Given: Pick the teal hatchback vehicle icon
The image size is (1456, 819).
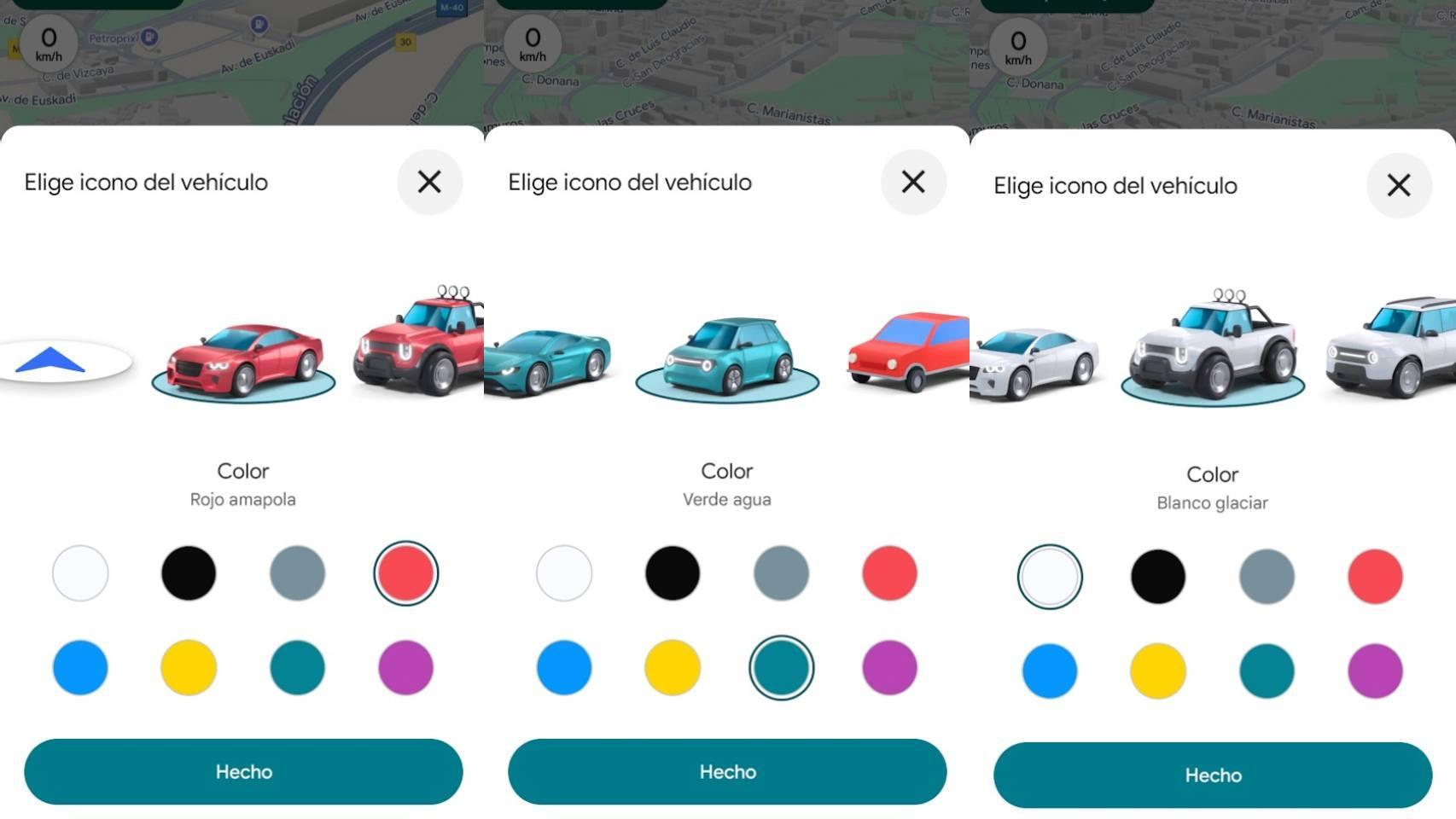Looking at the screenshot, I should [x=727, y=354].
